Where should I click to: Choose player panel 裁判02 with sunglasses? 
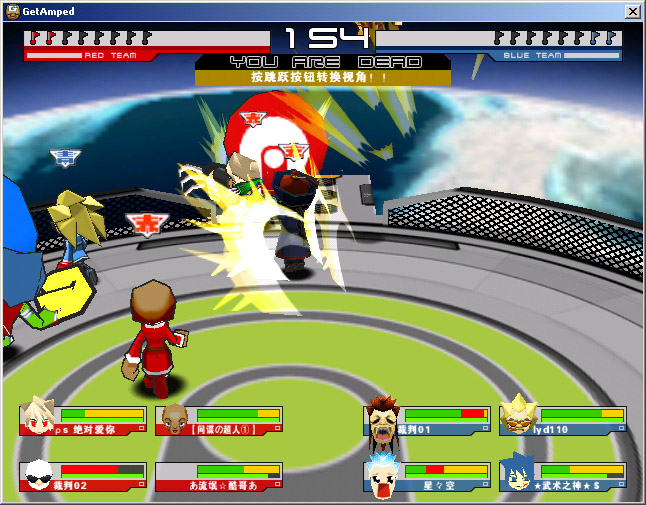pyautogui.click(x=84, y=477)
